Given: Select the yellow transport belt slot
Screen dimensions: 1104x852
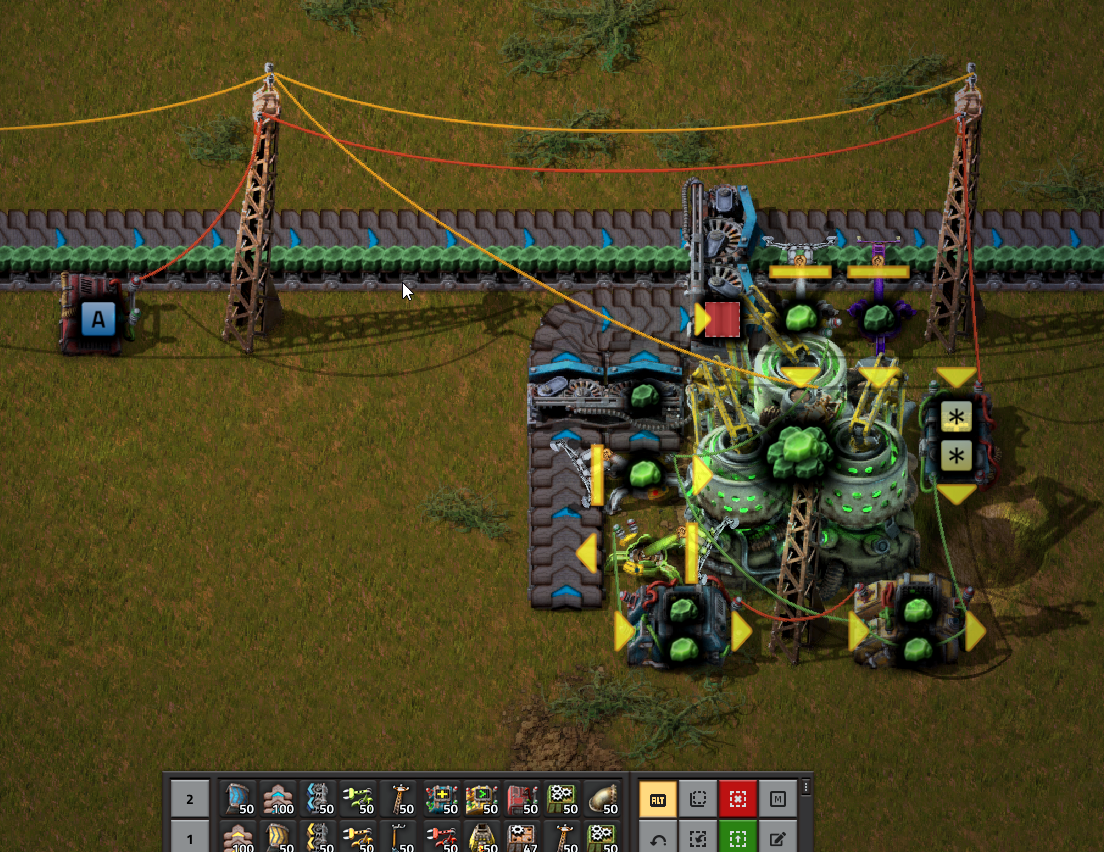Looking at the screenshot, I should pos(278,834).
